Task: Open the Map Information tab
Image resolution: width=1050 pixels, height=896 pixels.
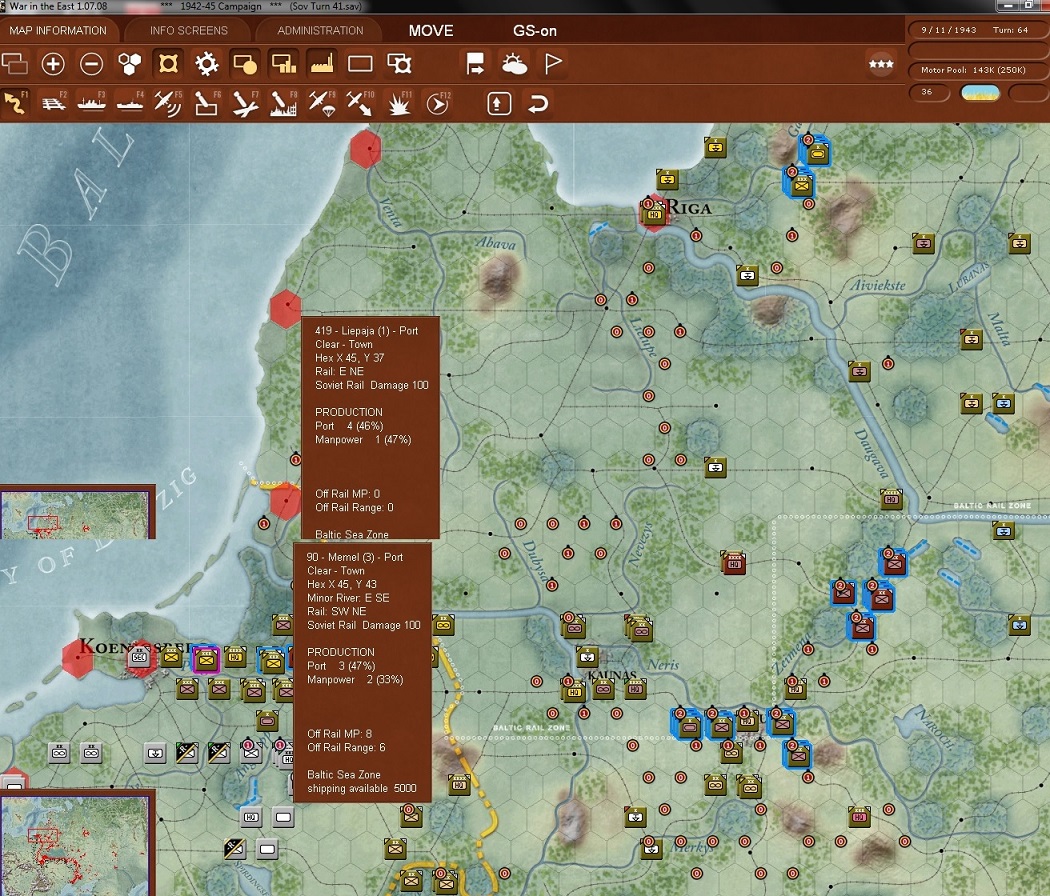Action: tap(57, 30)
